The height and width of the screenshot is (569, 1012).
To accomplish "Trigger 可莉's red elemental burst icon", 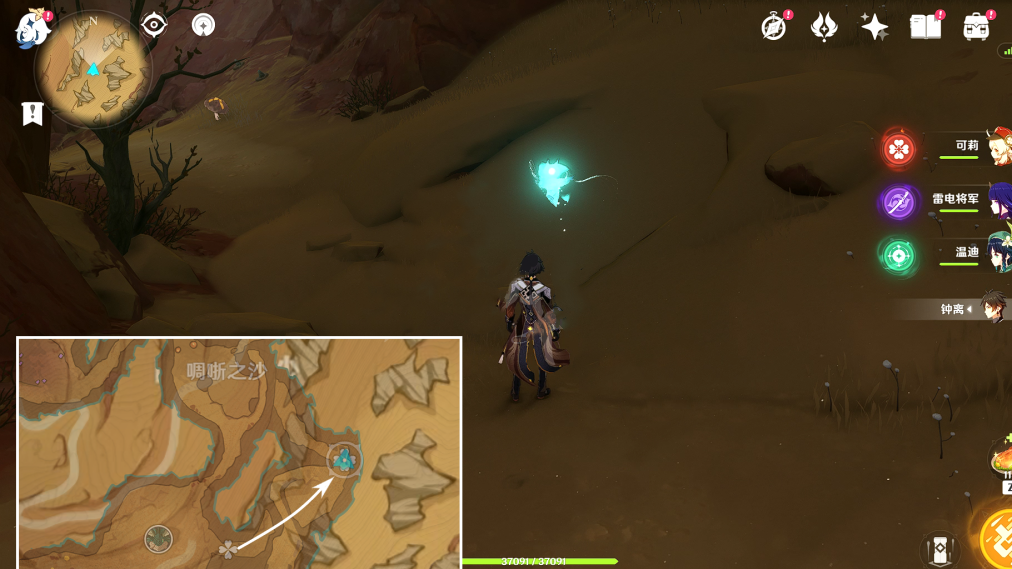I will (898, 150).
